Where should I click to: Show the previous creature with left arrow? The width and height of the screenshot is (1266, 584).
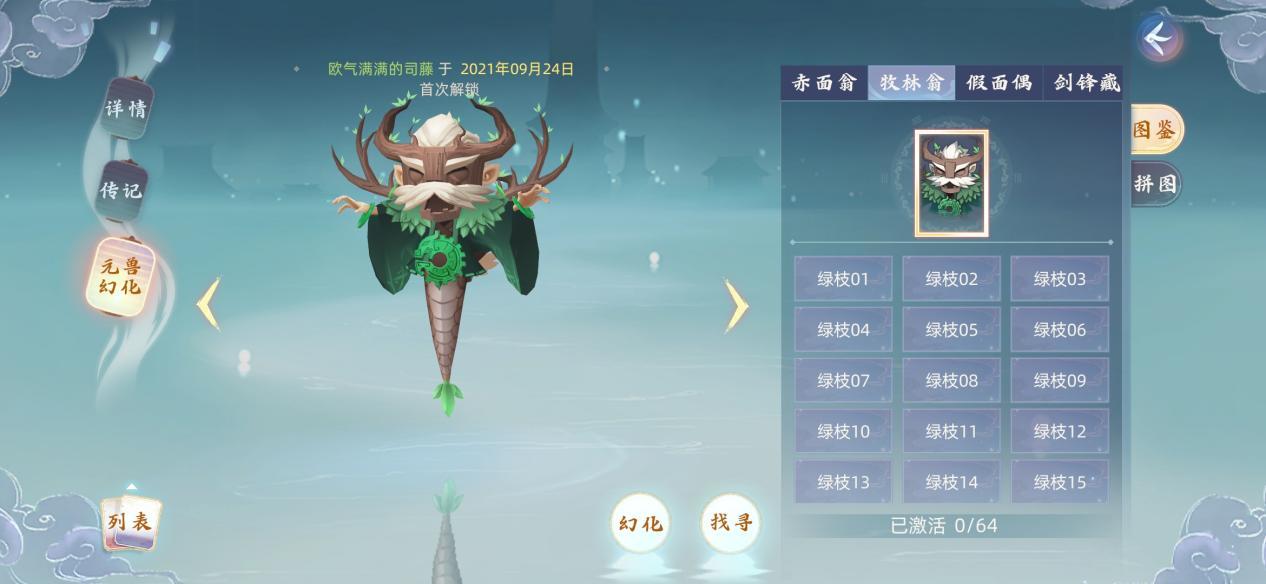208,304
